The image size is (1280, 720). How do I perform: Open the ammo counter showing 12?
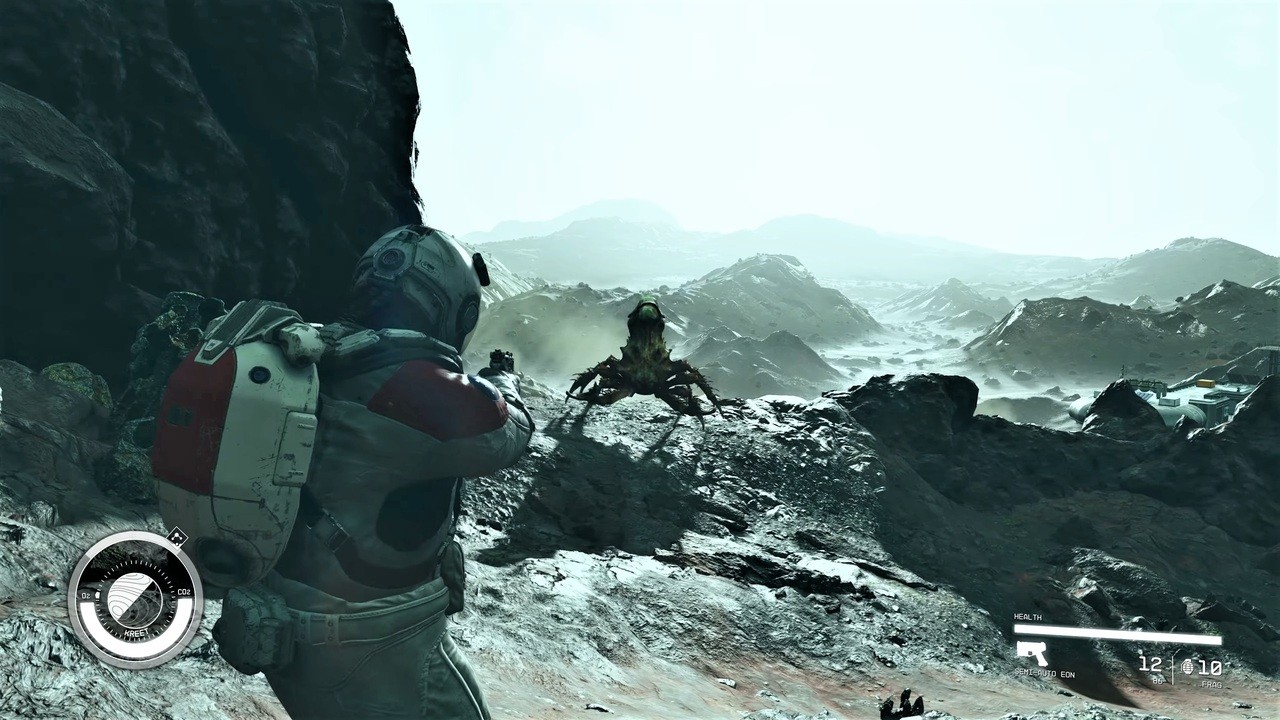click(x=1150, y=665)
